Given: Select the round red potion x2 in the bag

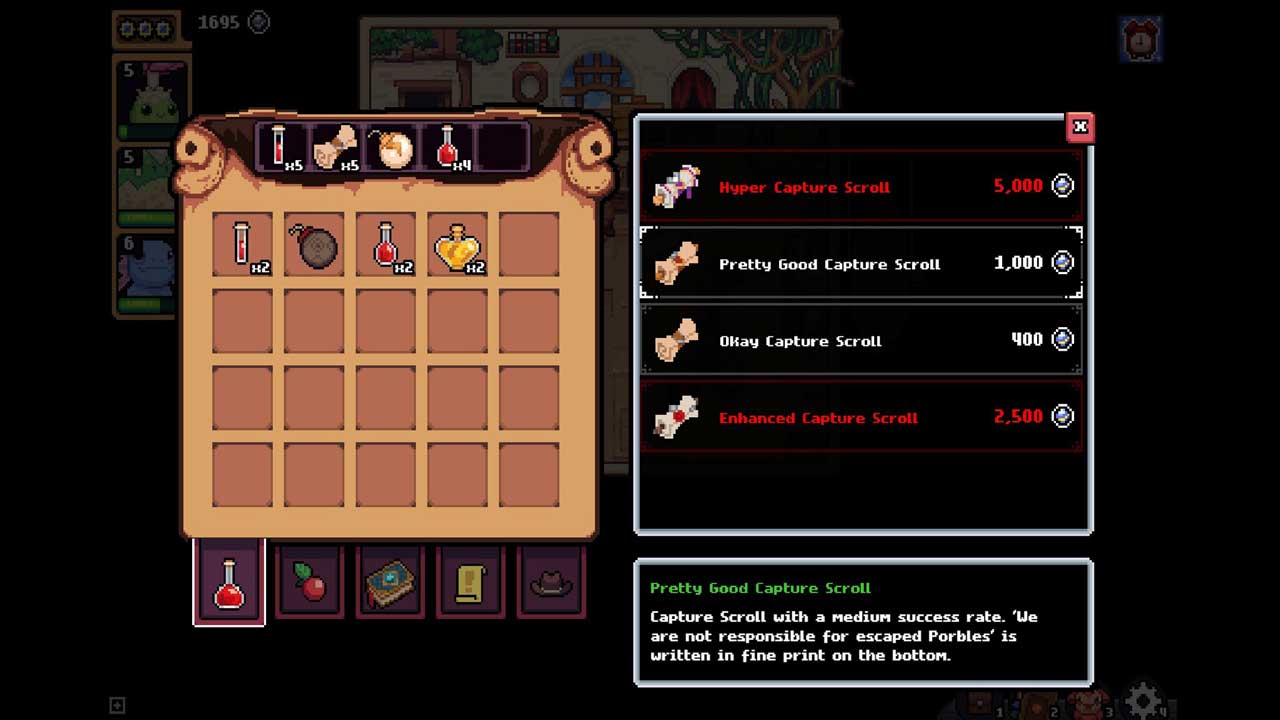Looking at the screenshot, I should pyautogui.click(x=386, y=245).
